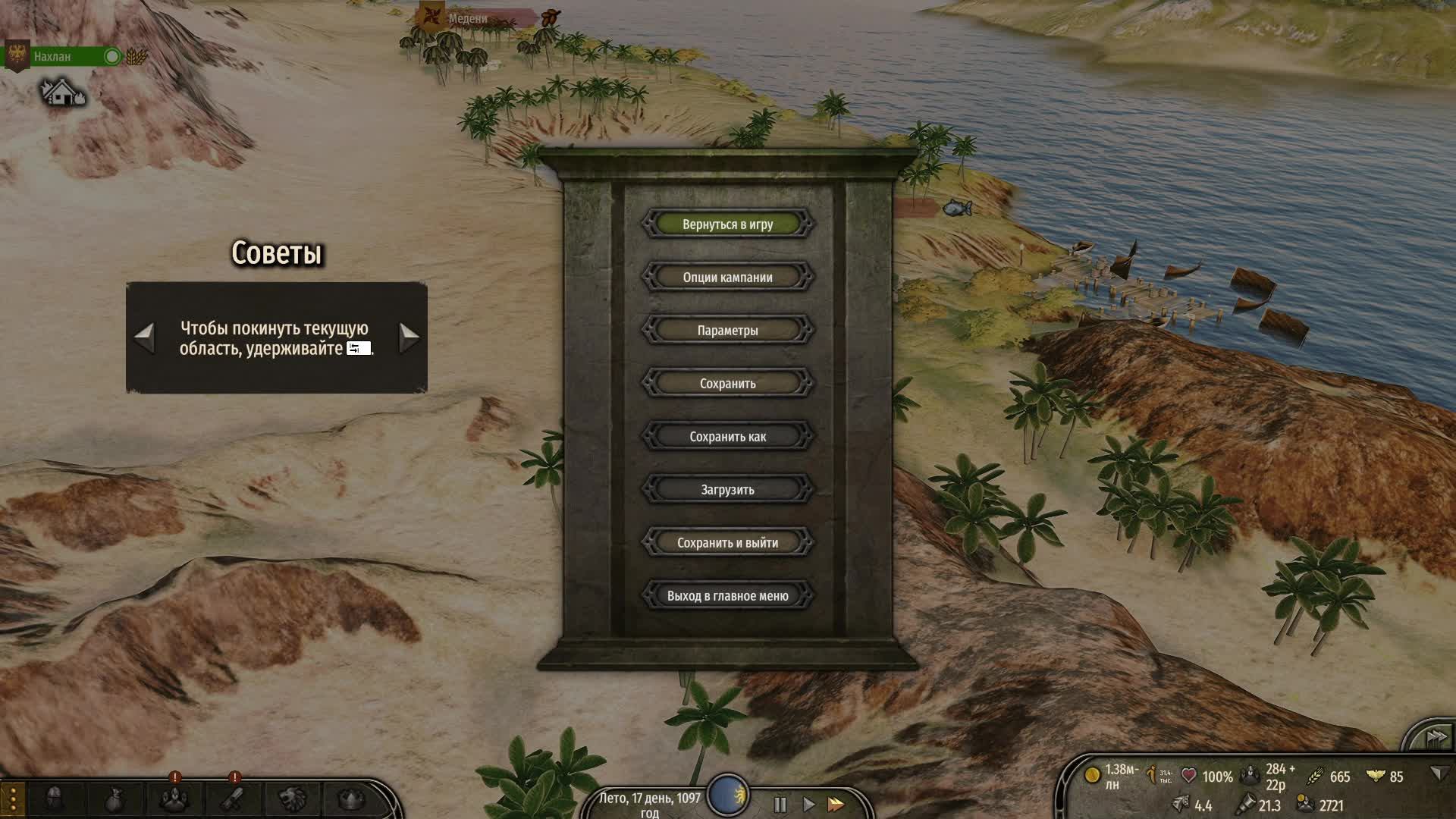1456x819 pixels.
Task: Exit to main menu via Выход в главное меню
Action: pyautogui.click(x=727, y=596)
